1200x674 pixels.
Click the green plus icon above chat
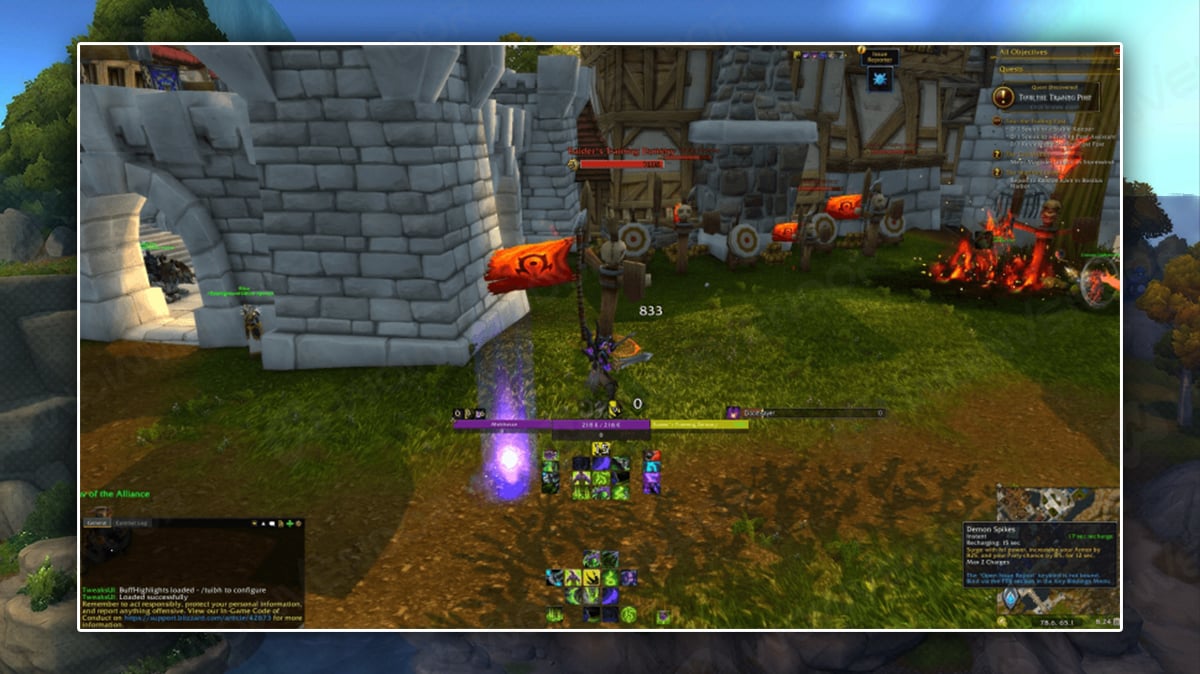(289, 523)
